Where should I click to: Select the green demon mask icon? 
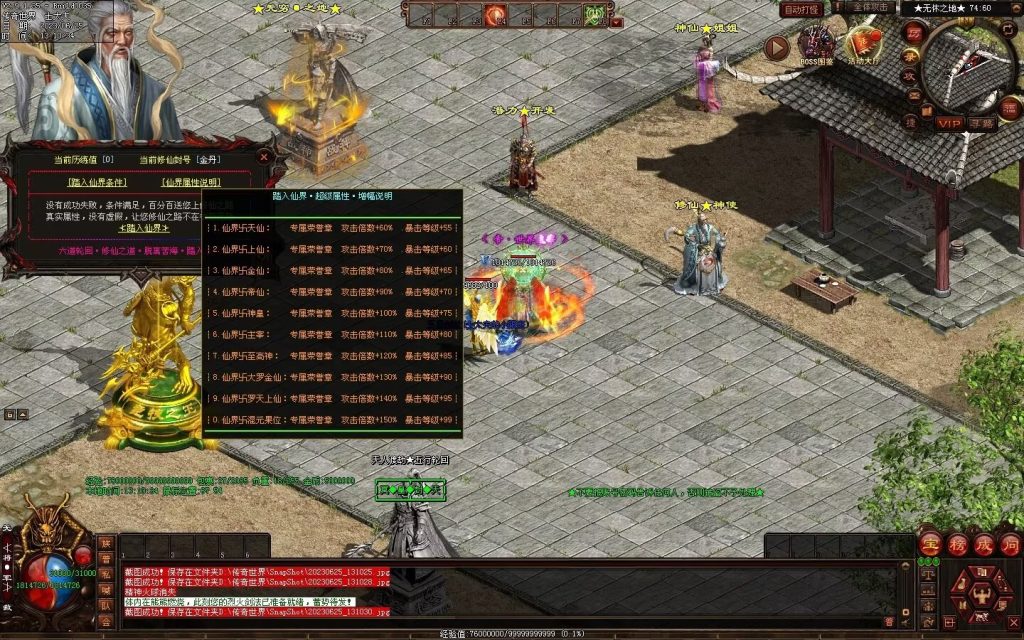coord(595,15)
